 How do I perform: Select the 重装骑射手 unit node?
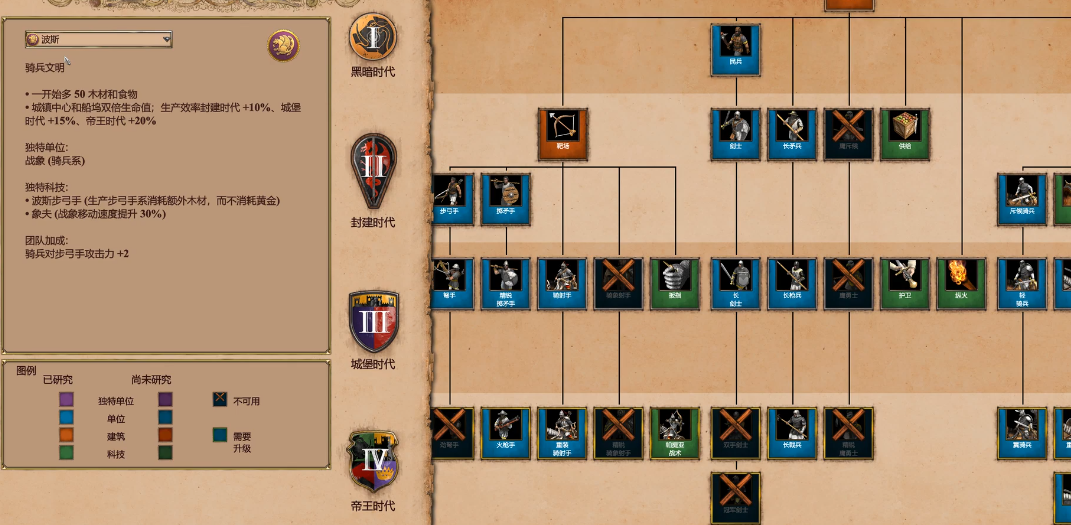(x=562, y=432)
